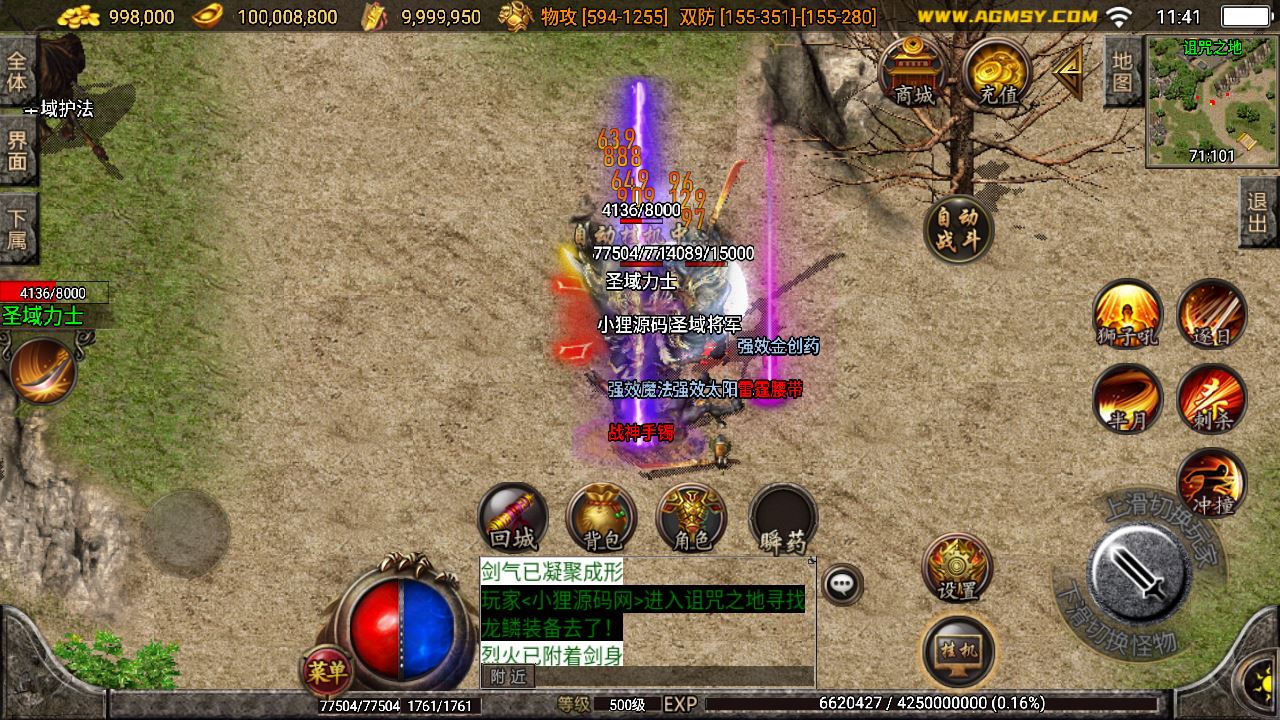This screenshot has height=720, width=1280.
Task: Click the 退出 exit button
Action: point(1258,212)
